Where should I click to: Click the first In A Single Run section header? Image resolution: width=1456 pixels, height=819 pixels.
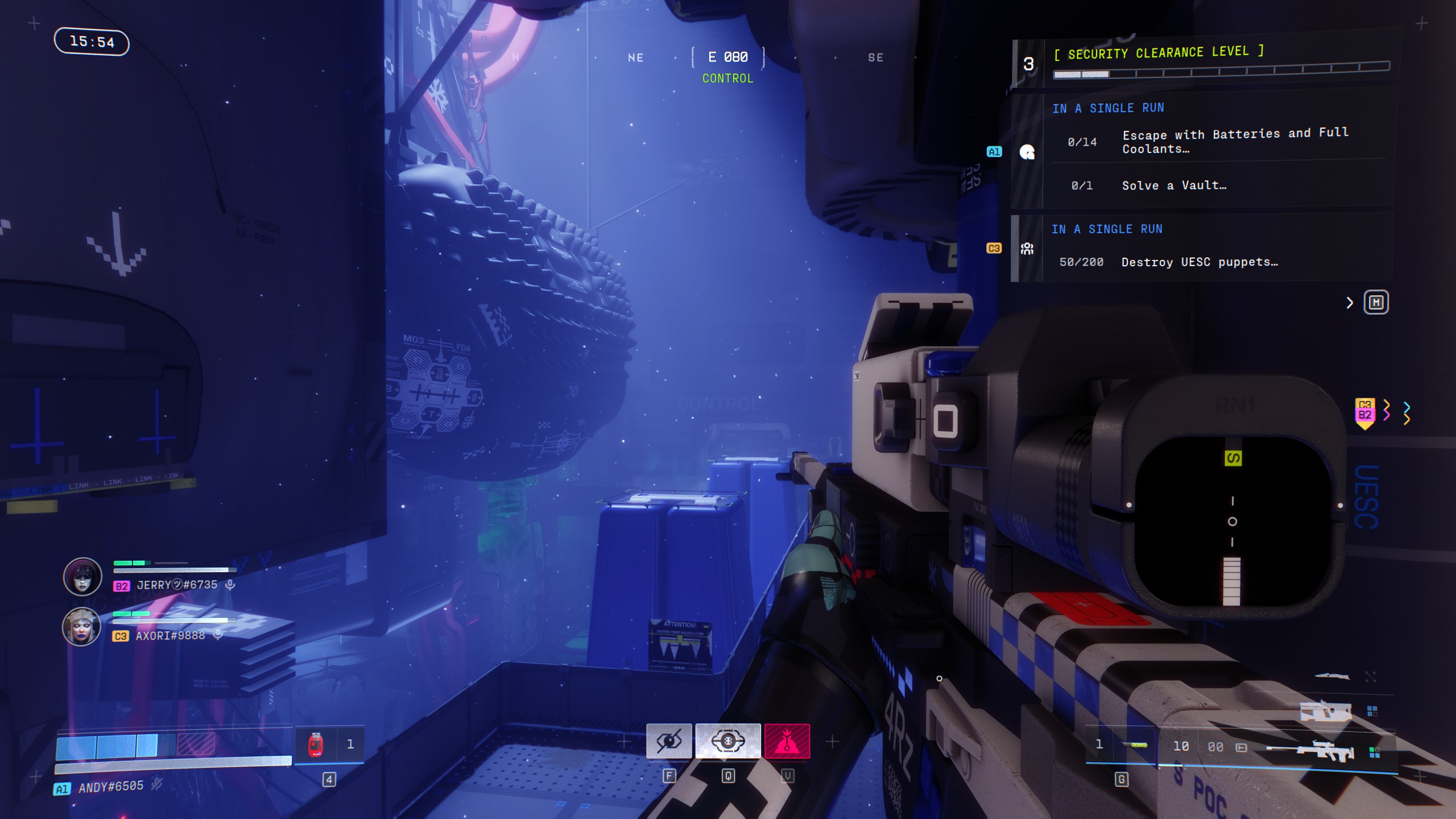(1108, 107)
